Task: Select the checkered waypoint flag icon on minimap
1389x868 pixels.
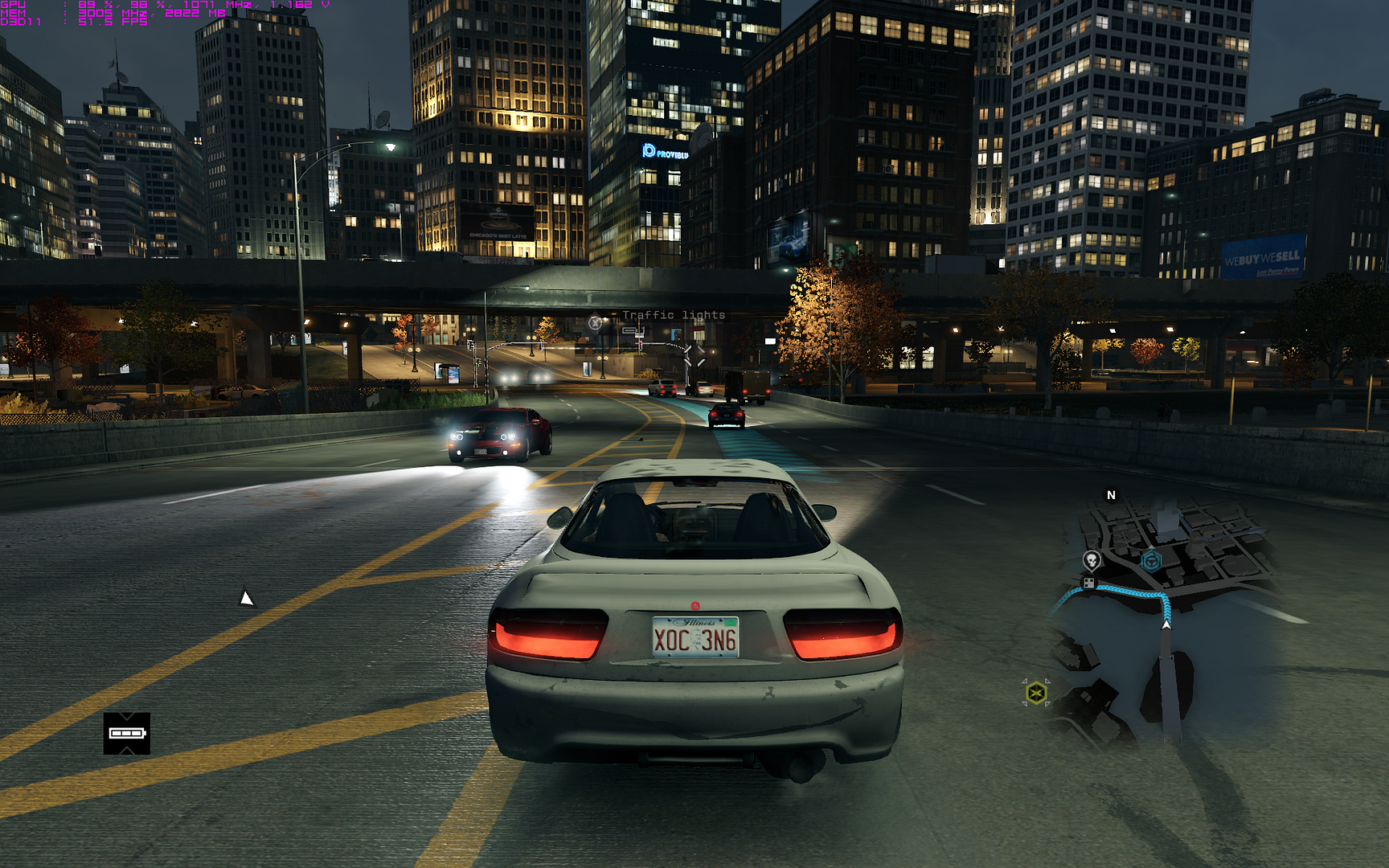Action: [1089, 582]
